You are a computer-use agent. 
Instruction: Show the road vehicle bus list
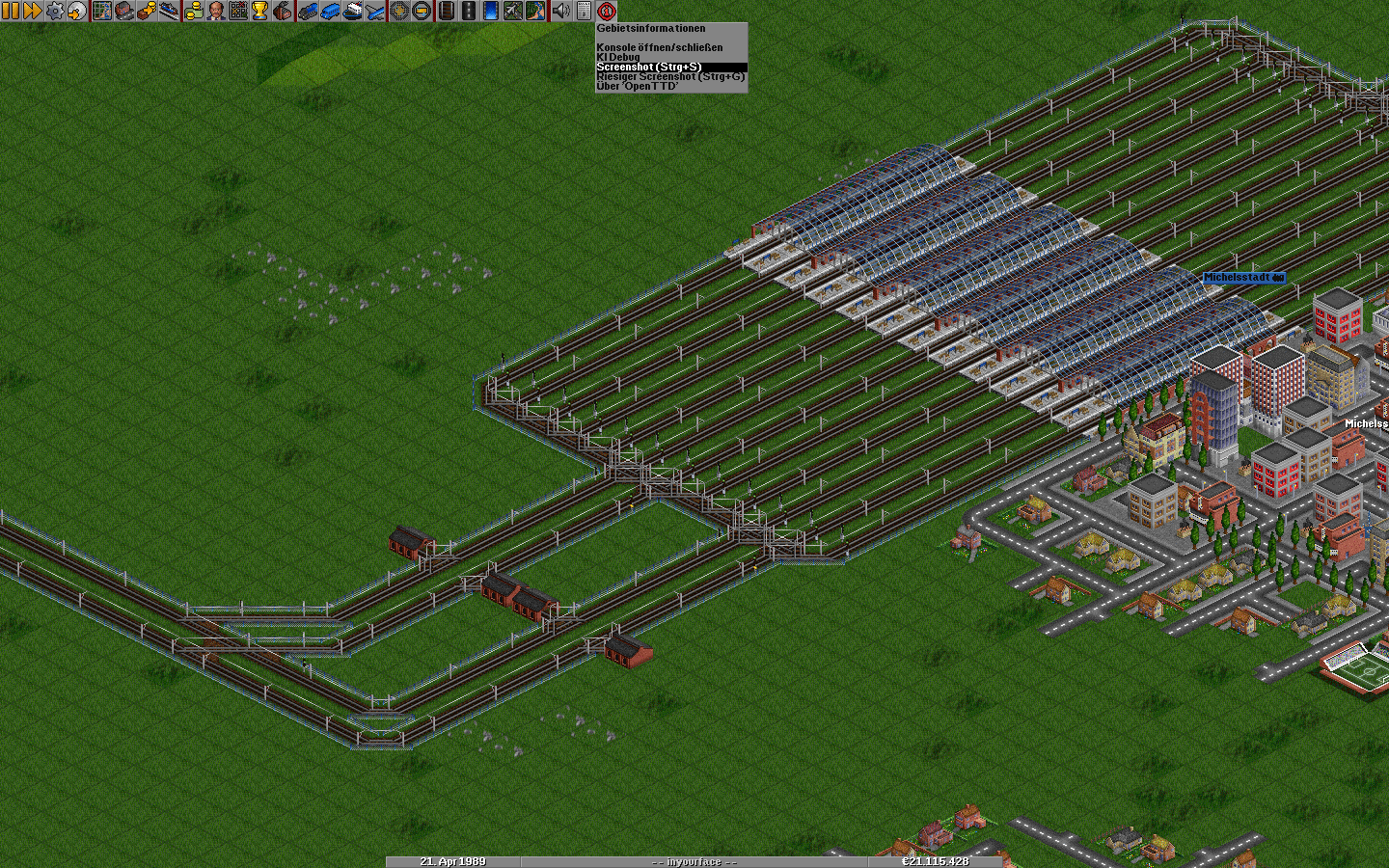point(330,11)
